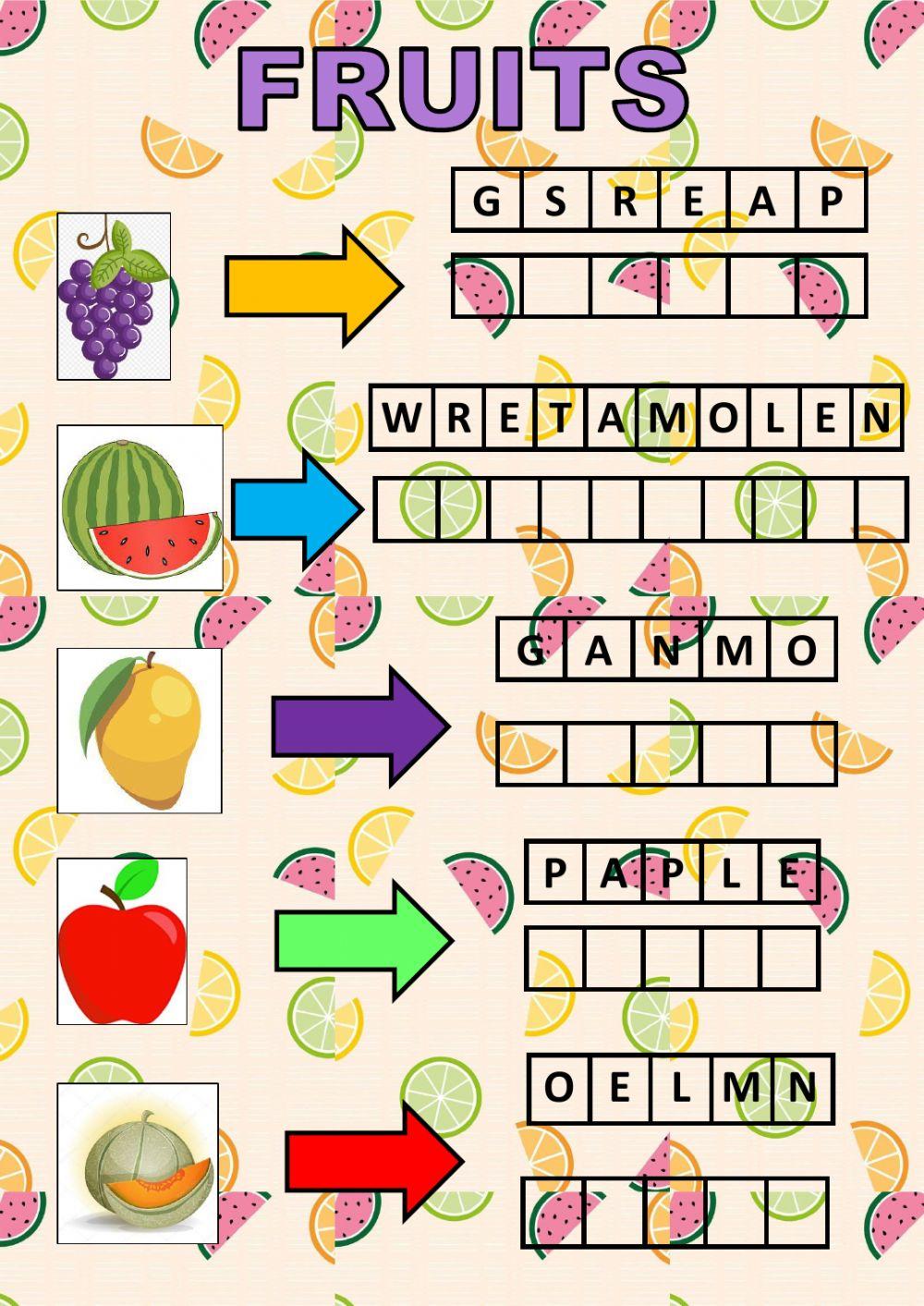This screenshot has width=924, height=1306.
Task: Select the letter L tile in PAPLE
Action: coord(731,873)
